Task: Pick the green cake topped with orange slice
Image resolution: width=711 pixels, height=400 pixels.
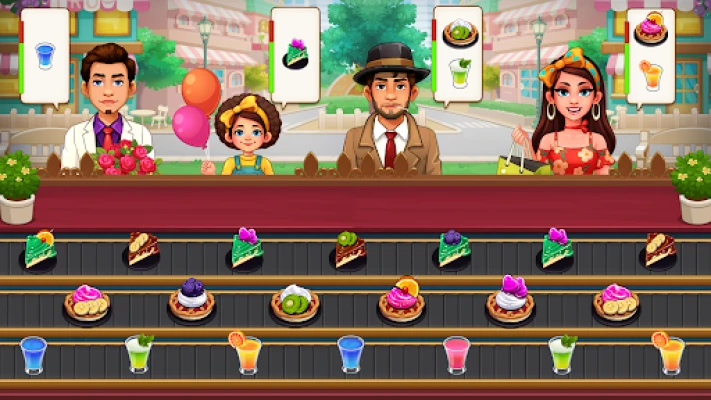Action: [41, 250]
